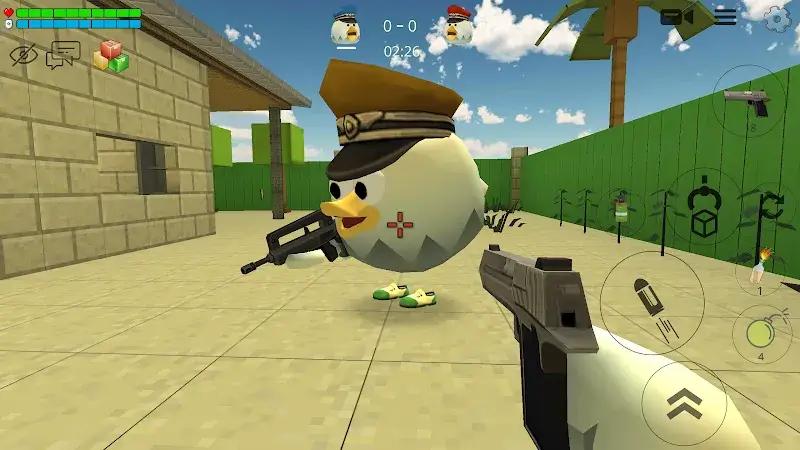Select the pistol weapon slot

748,102
